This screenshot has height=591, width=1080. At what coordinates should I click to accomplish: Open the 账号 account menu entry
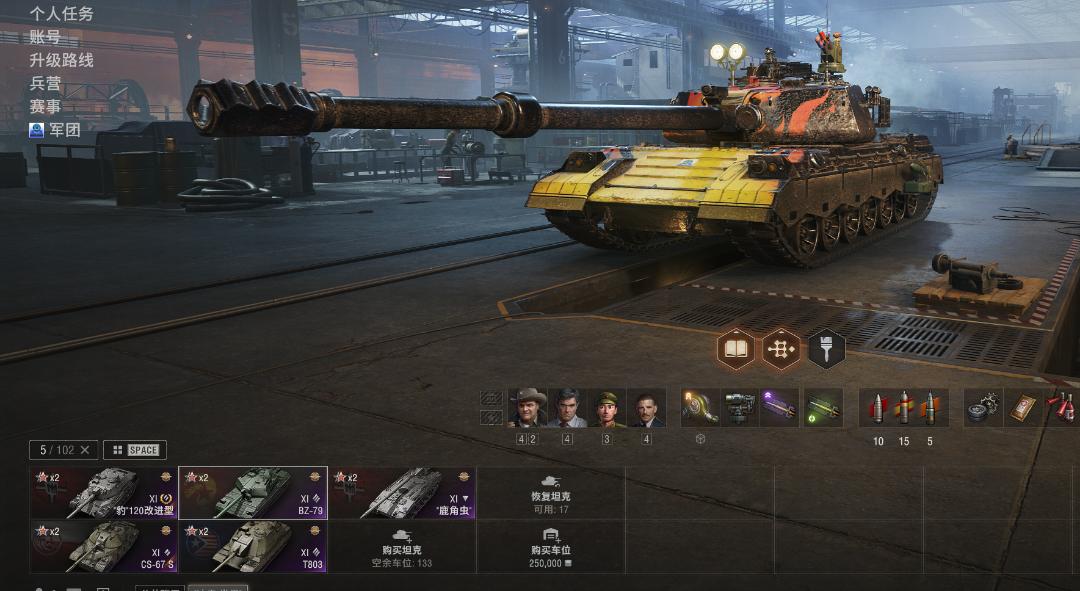pyautogui.click(x=45, y=37)
